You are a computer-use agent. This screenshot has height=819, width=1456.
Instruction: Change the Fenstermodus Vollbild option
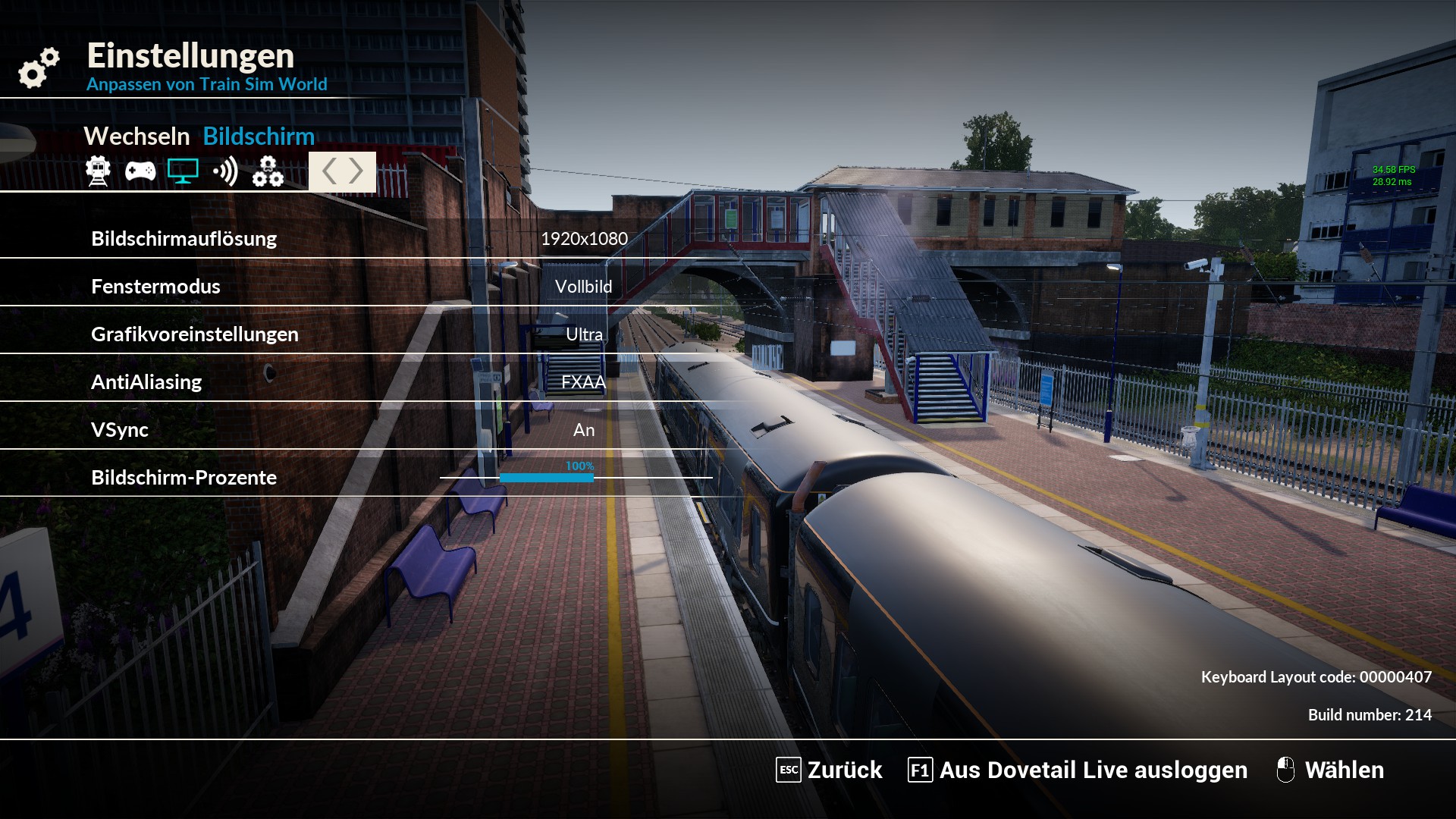pos(583,287)
